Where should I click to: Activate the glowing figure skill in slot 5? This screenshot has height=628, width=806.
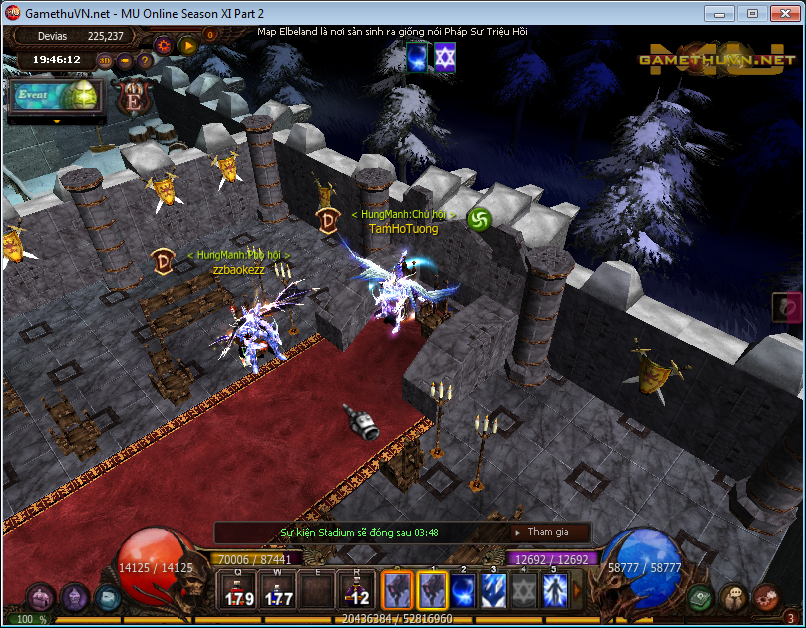click(554, 590)
